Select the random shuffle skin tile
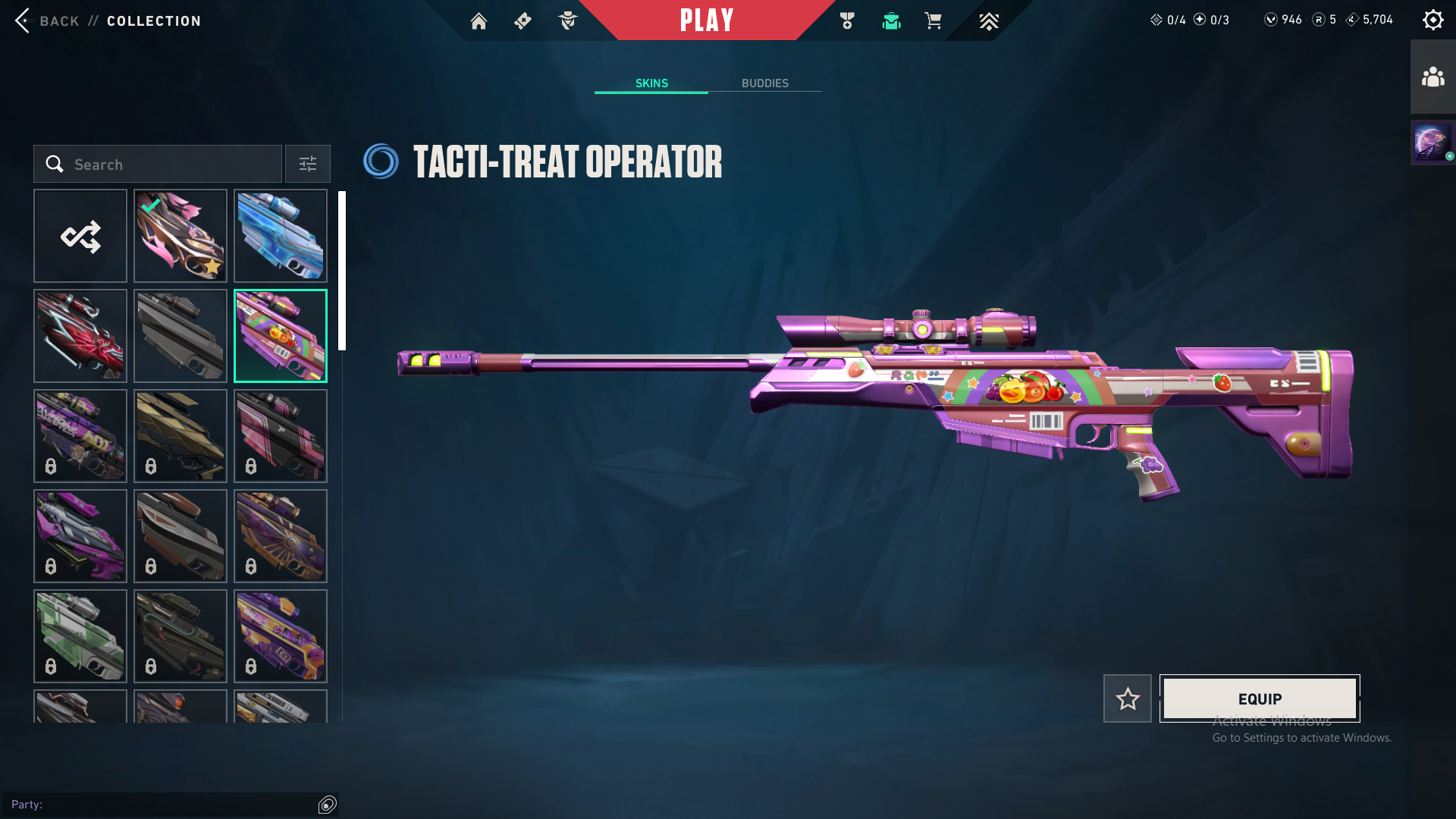 pyautogui.click(x=80, y=236)
